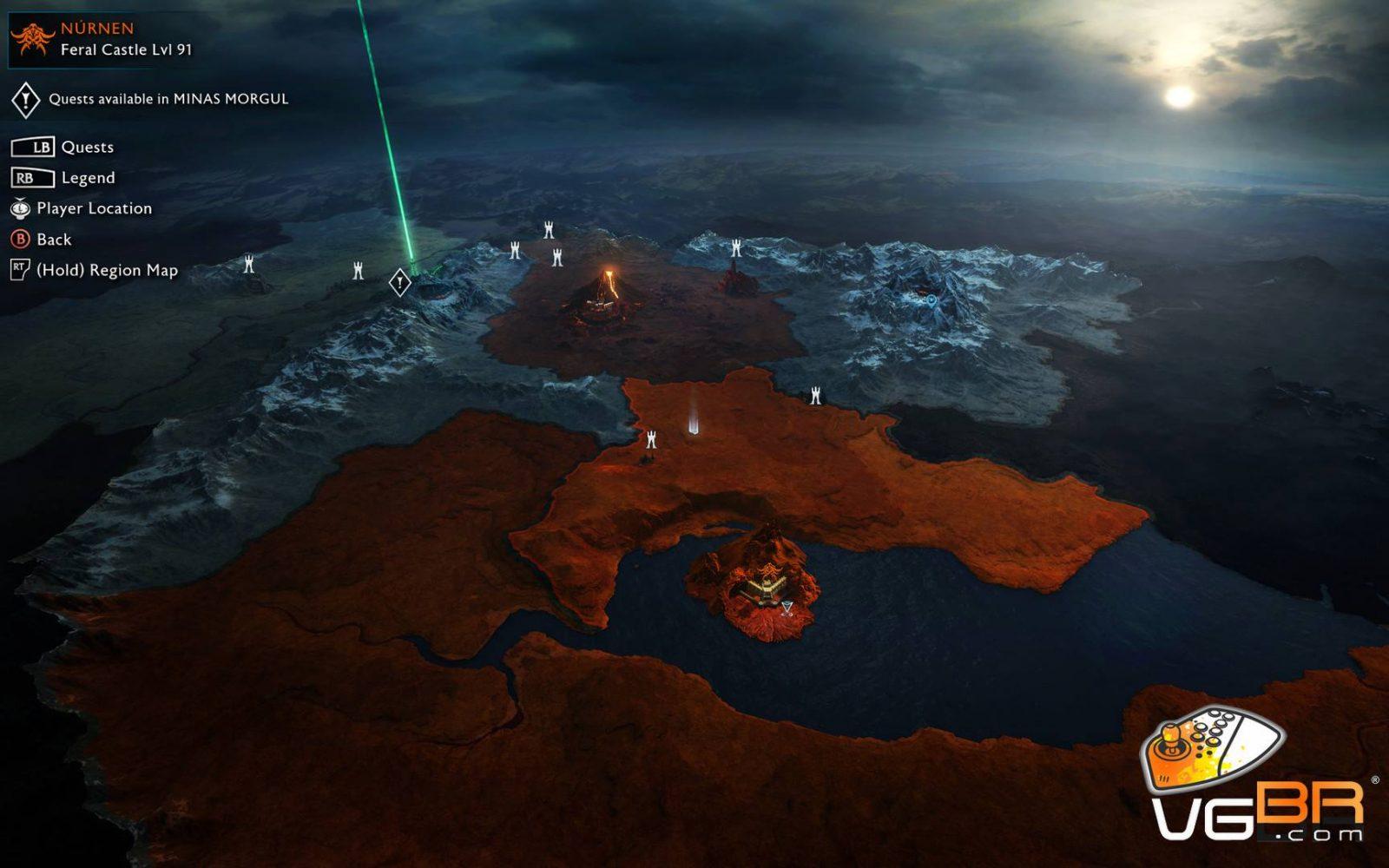
Task: Choose the tower marker beside the white light pillar
Action: point(651,439)
